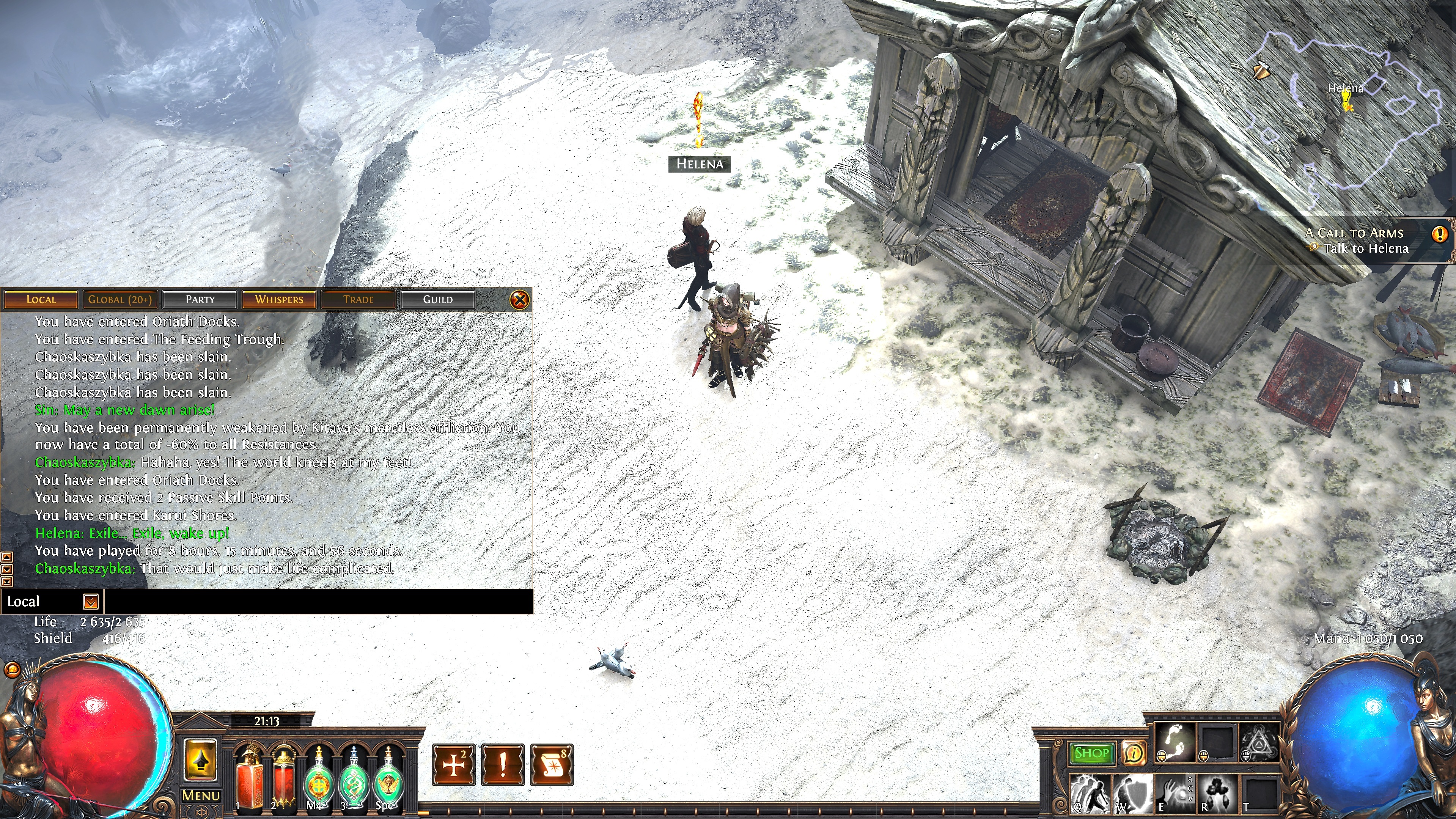Image resolution: width=1456 pixels, height=819 pixels.
Task: Open the Local chat channel dropdown
Action: pos(90,602)
